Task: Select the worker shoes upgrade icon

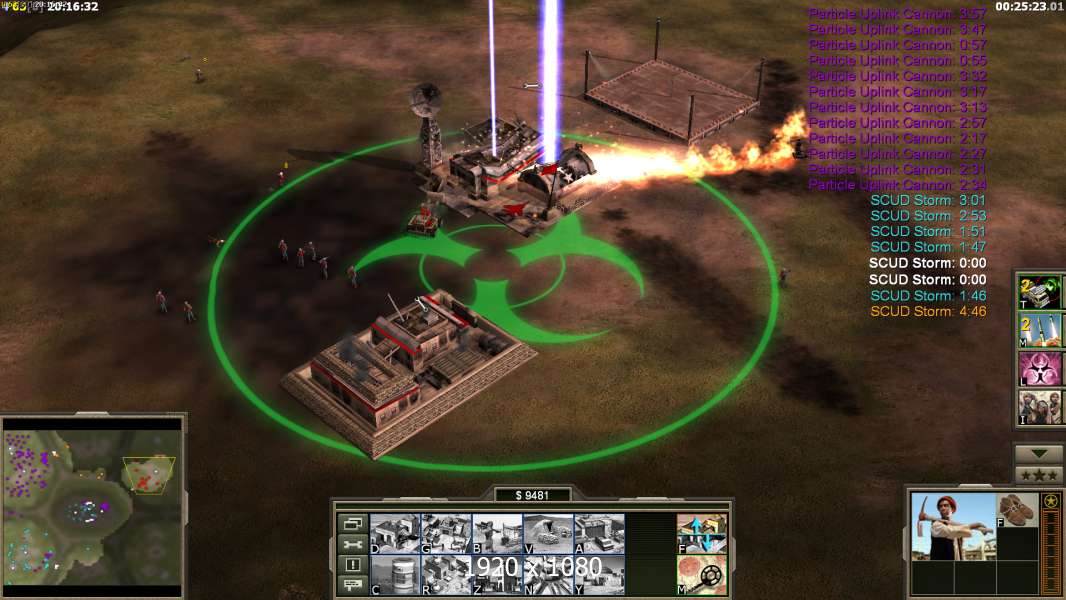Action: pyautogui.click(x=1019, y=509)
